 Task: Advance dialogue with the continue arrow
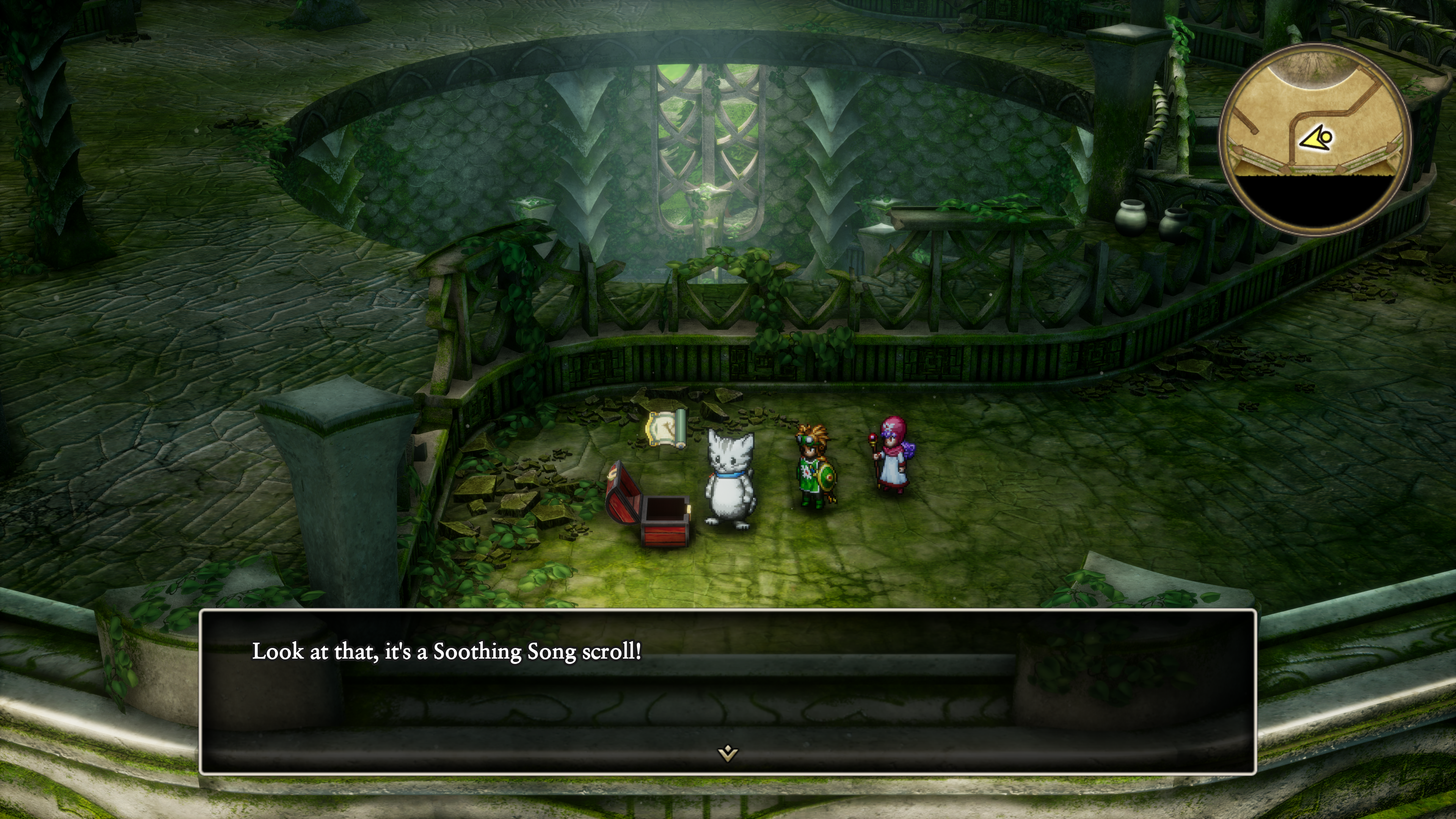pos(728,753)
